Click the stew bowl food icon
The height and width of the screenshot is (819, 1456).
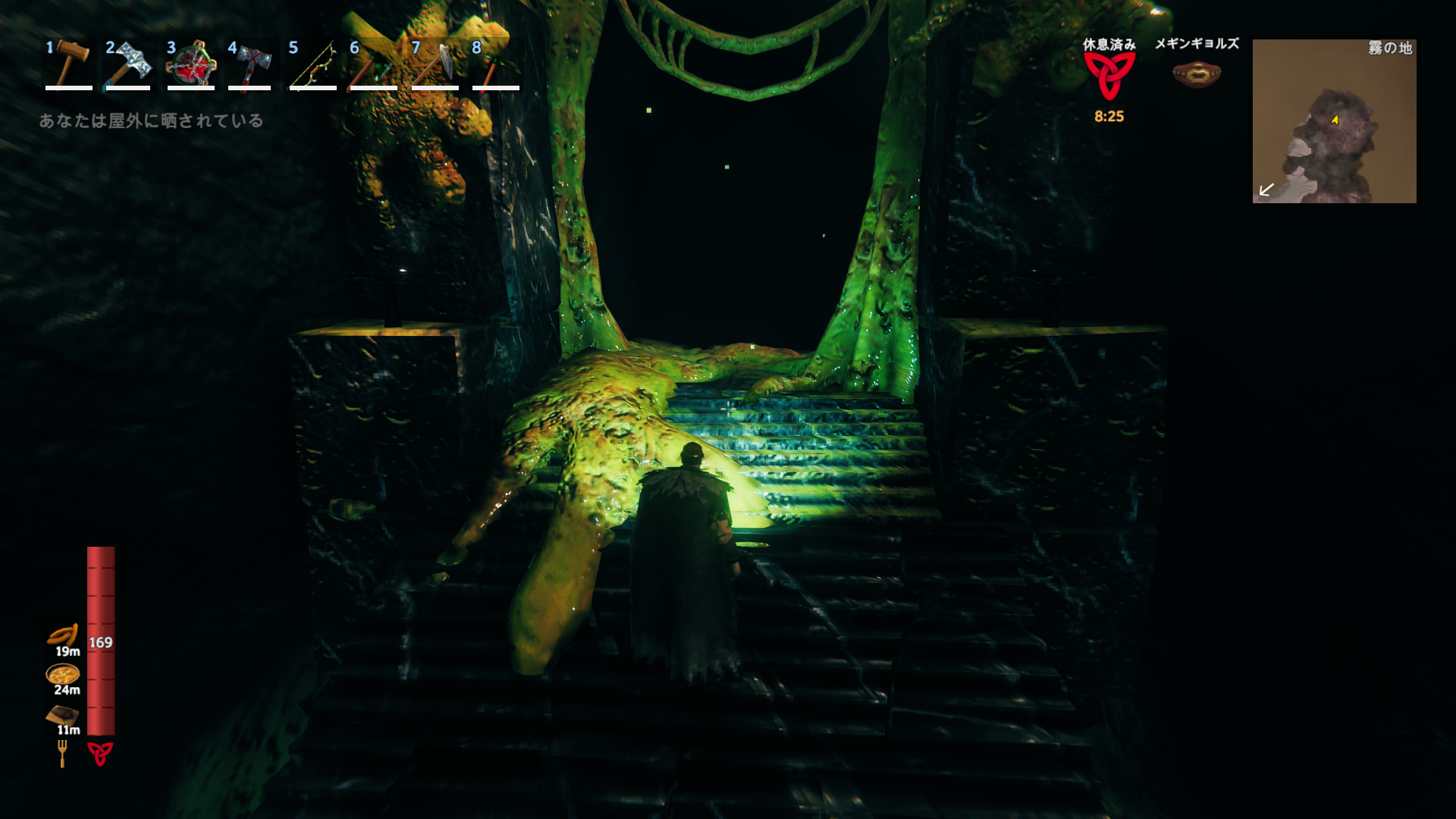[63, 673]
